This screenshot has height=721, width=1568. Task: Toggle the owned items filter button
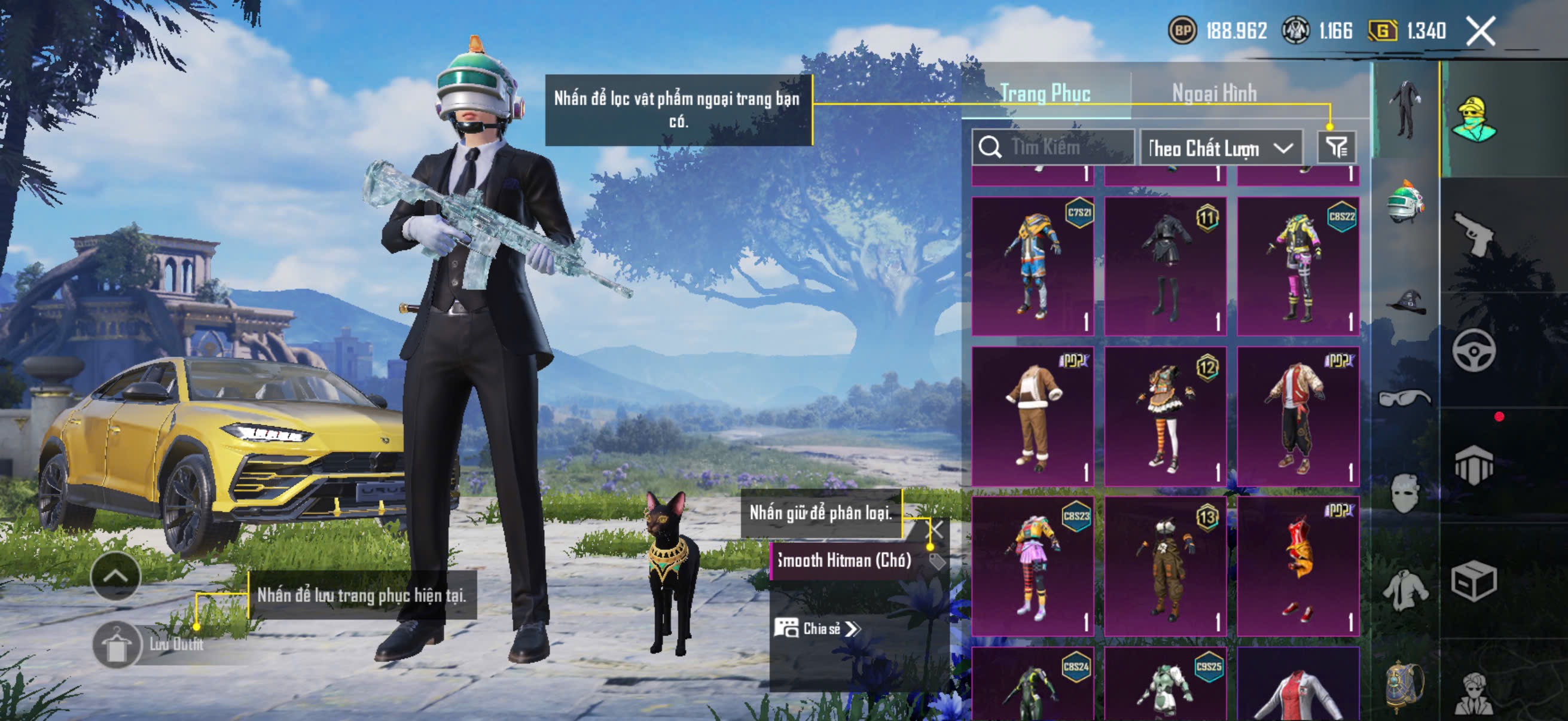click(1337, 147)
